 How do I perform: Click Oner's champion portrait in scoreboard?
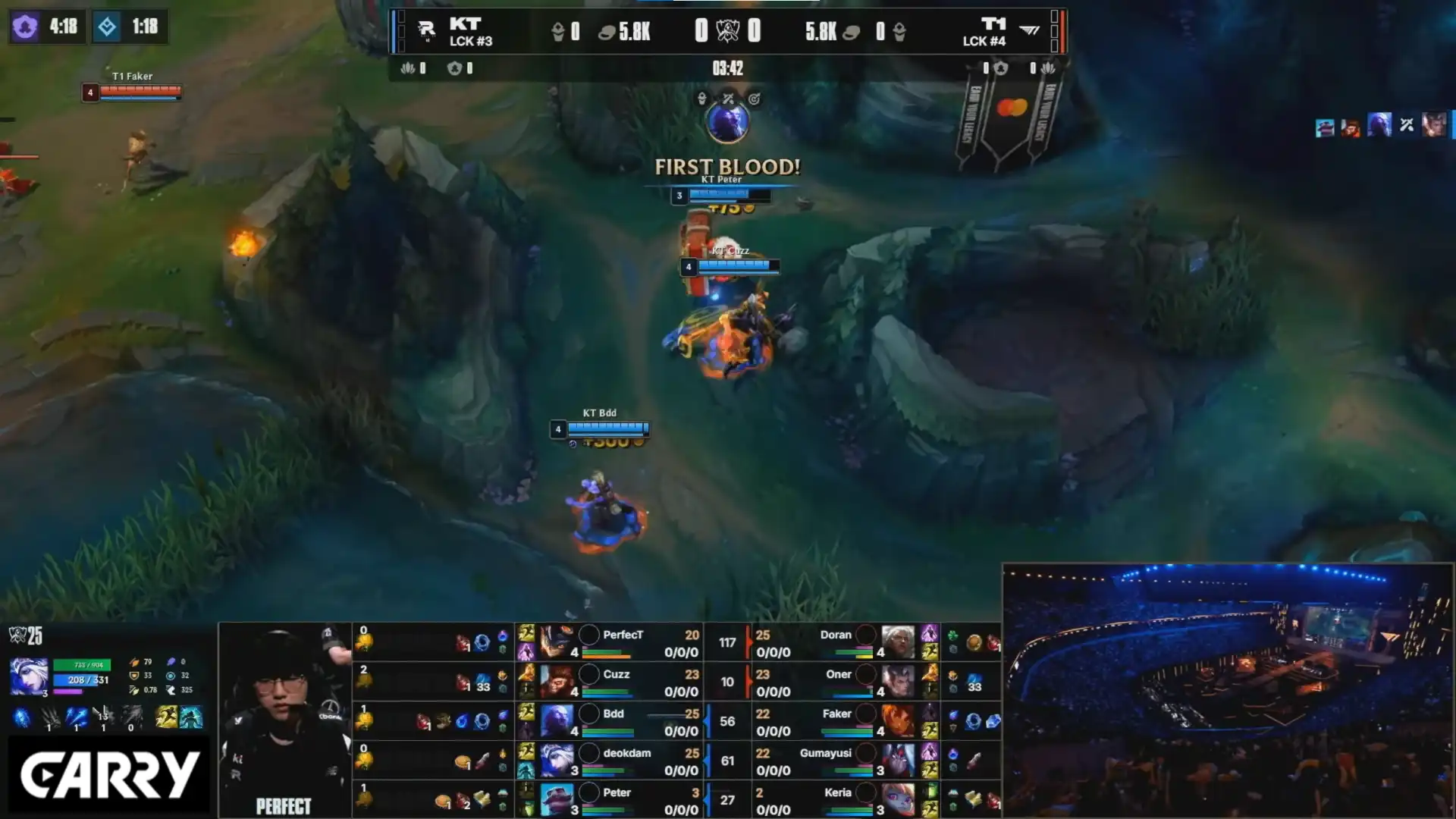[898, 681]
